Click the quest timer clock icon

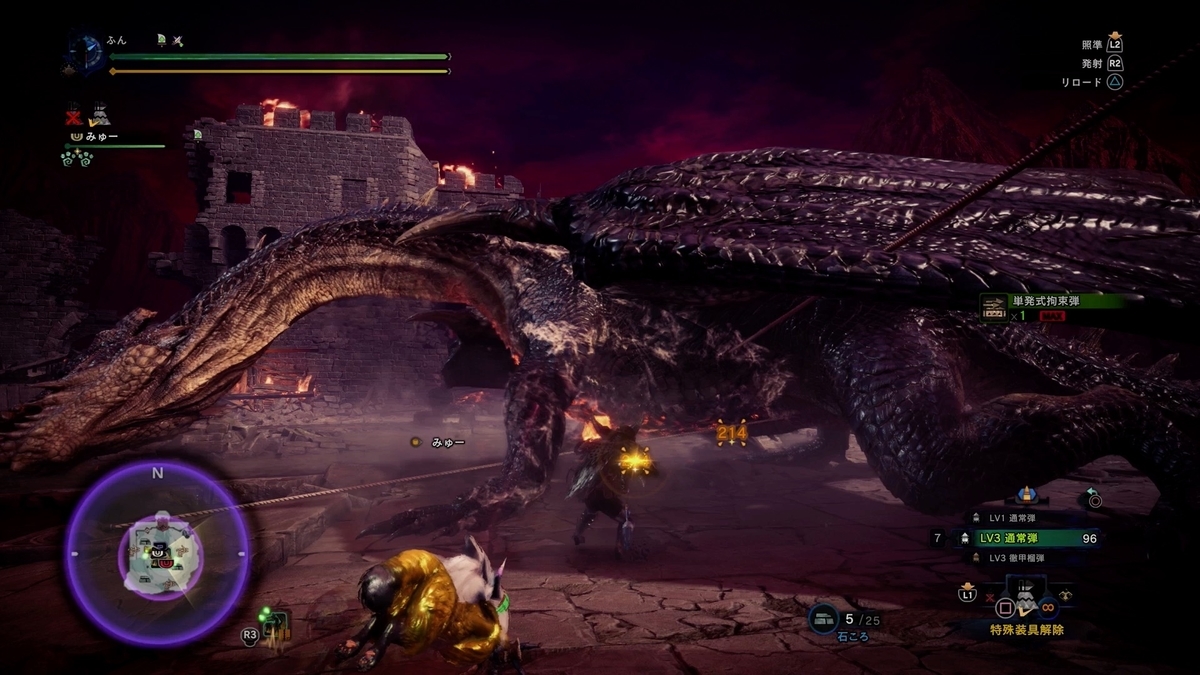(x=86, y=53)
